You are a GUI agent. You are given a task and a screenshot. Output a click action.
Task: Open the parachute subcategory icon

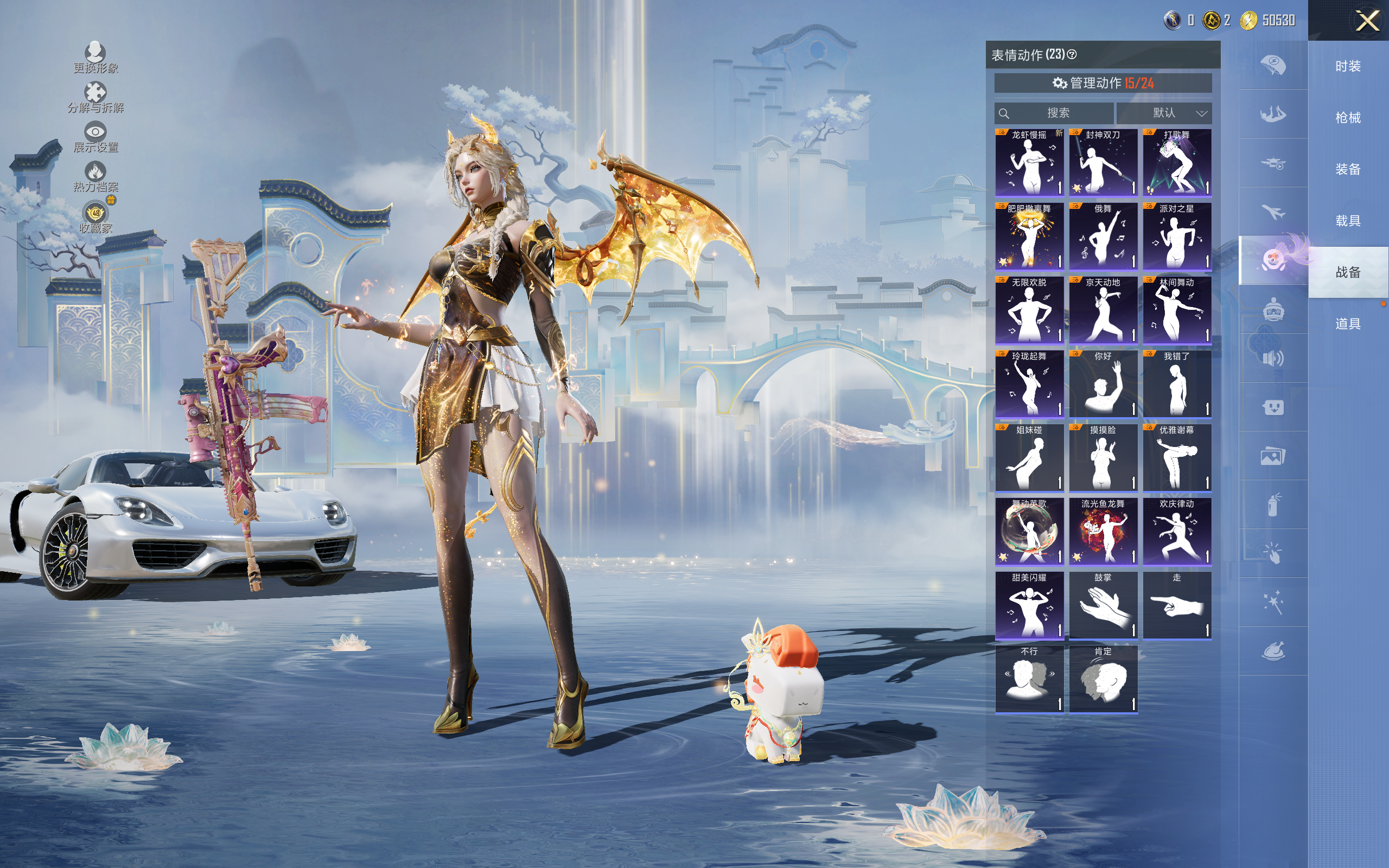[1273, 65]
